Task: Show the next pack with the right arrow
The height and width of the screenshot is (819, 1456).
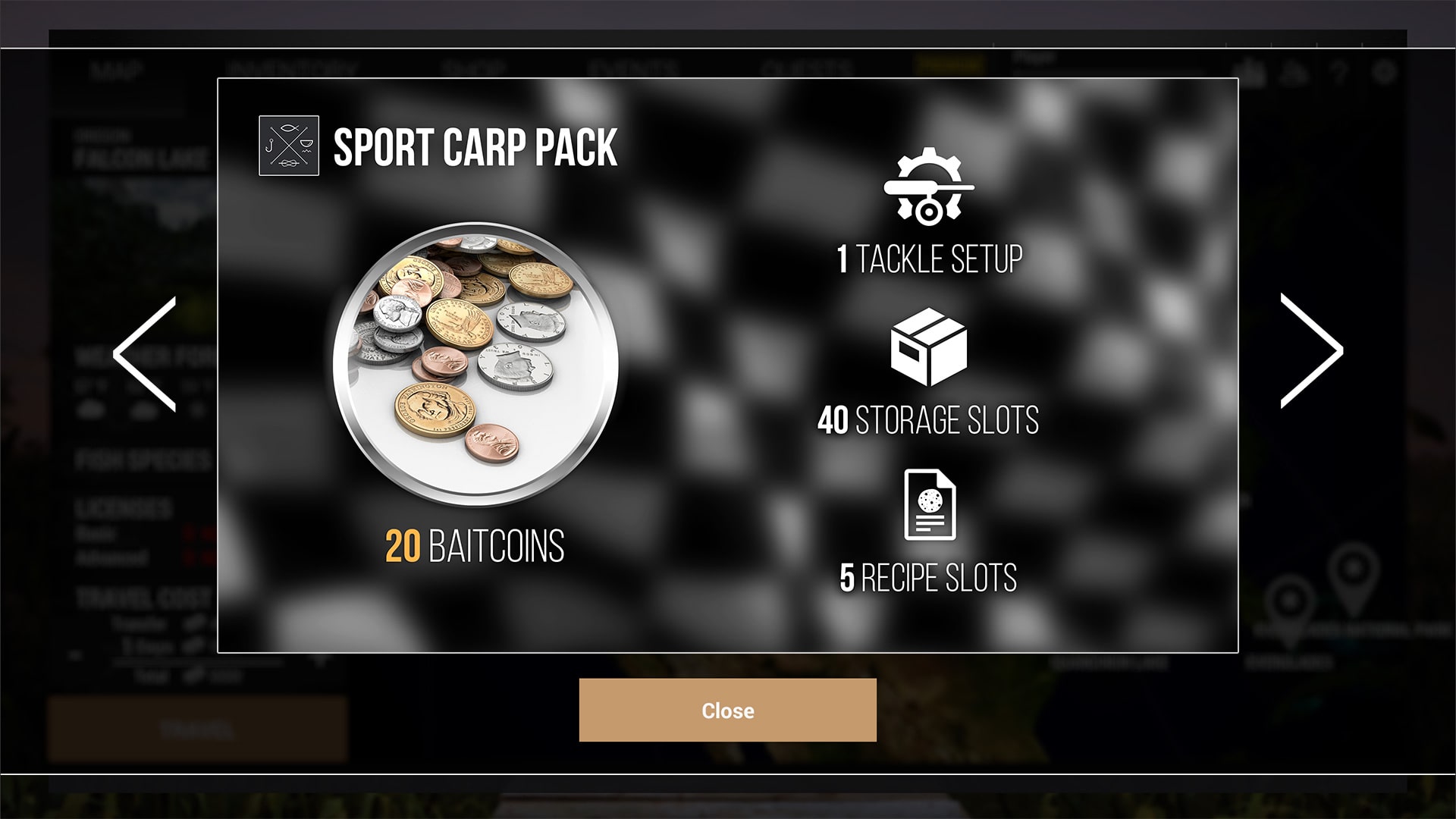Action: click(1311, 351)
